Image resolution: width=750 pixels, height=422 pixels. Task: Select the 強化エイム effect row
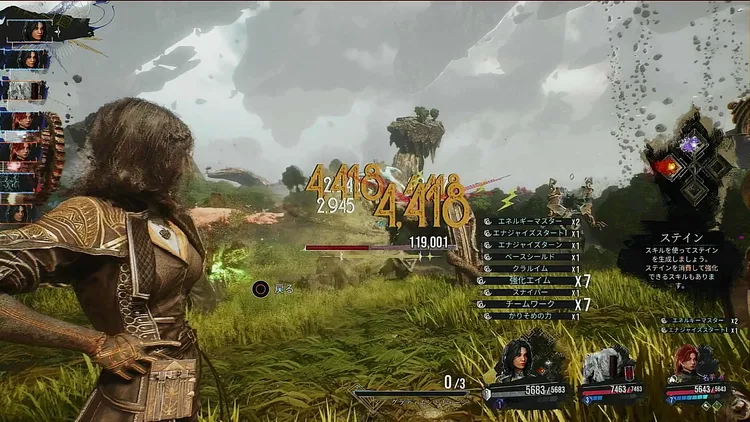(530, 280)
